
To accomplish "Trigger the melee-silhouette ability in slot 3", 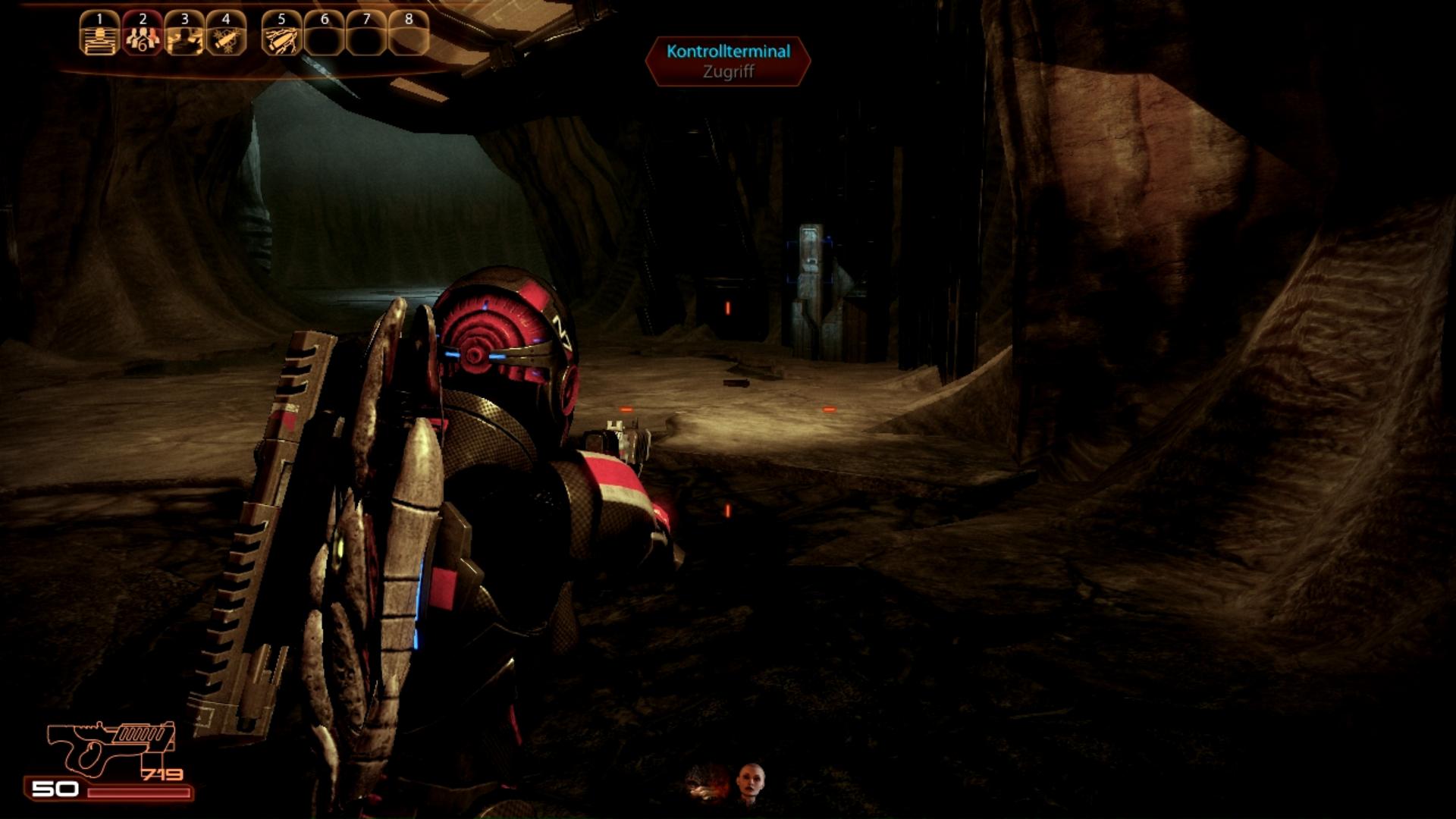I will point(184,34).
